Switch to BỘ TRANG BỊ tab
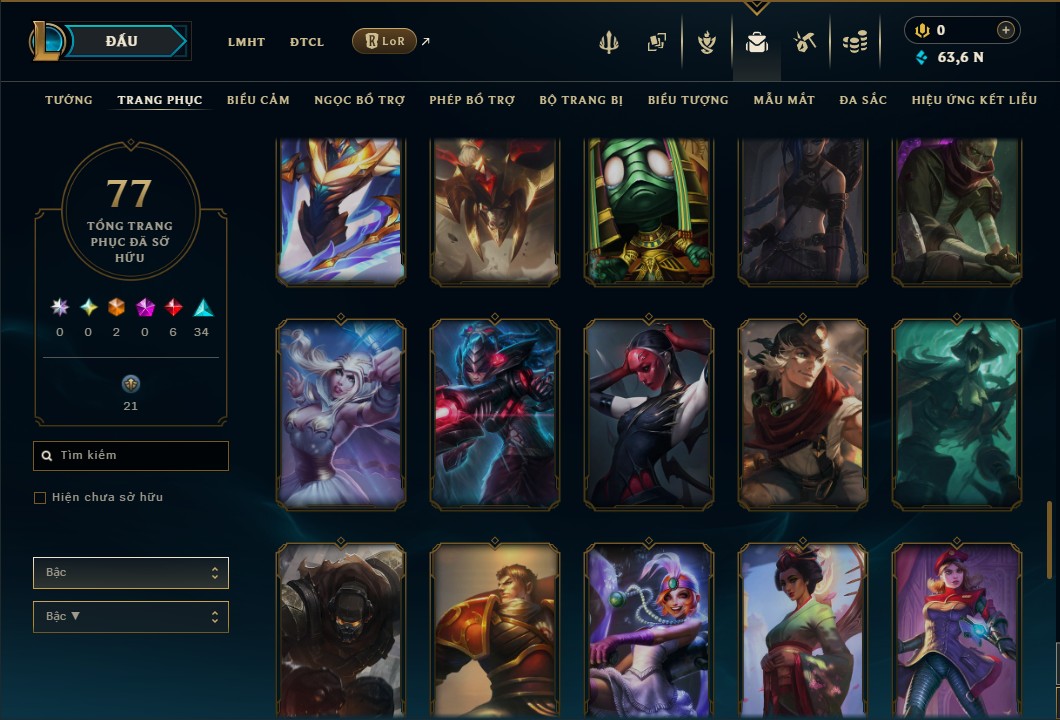The height and width of the screenshot is (720, 1060). (x=581, y=100)
